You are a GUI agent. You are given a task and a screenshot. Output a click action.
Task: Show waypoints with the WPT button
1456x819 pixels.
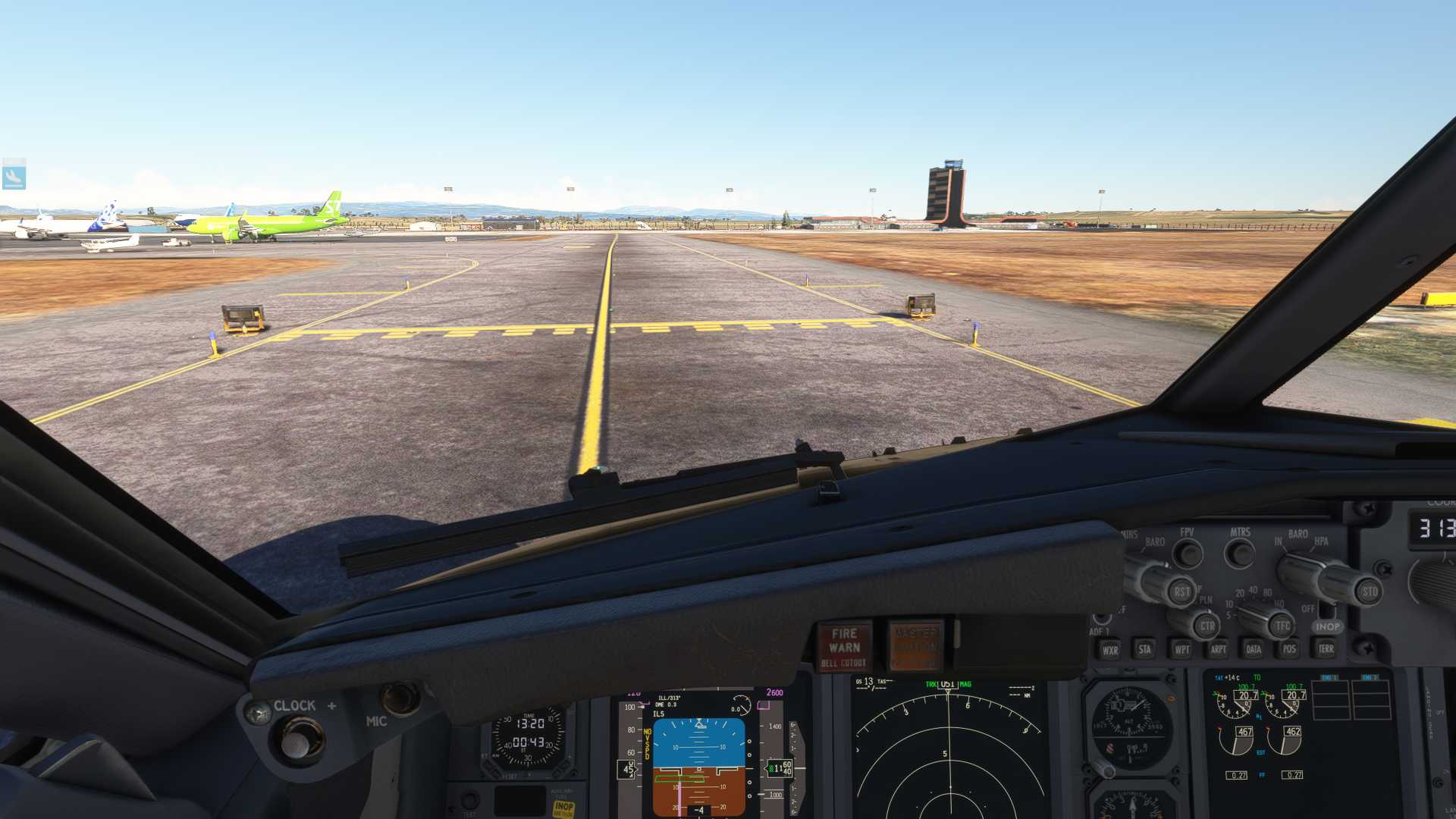click(x=1183, y=650)
